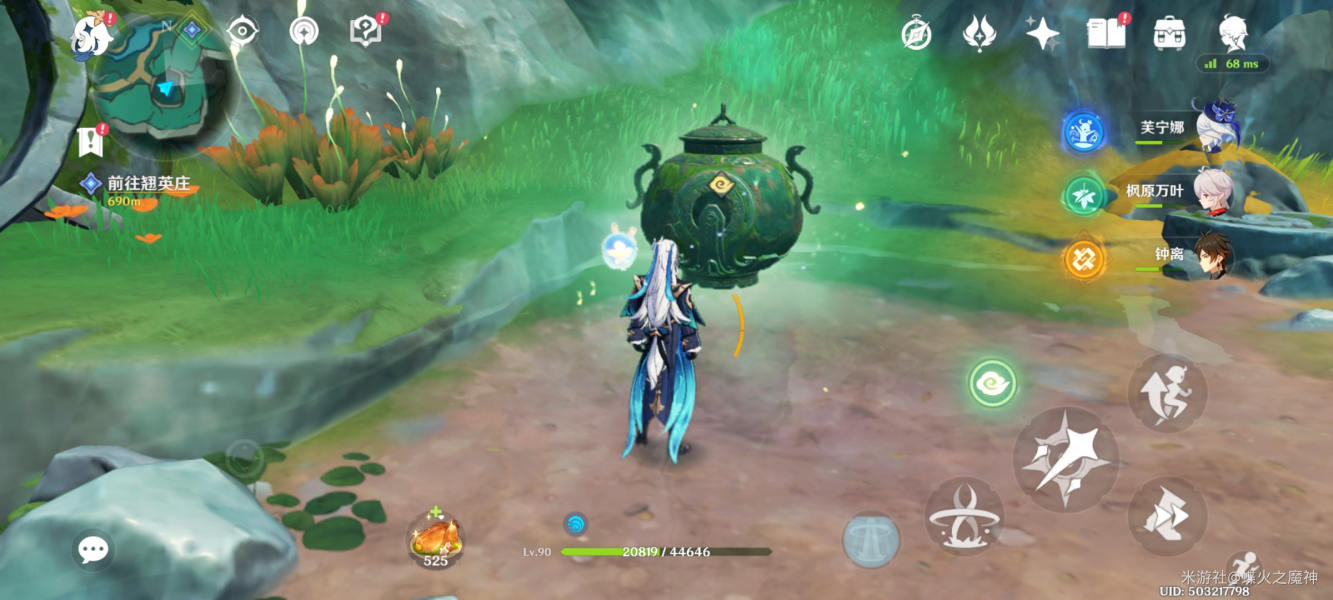Open the chat speech bubble

[93, 549]
